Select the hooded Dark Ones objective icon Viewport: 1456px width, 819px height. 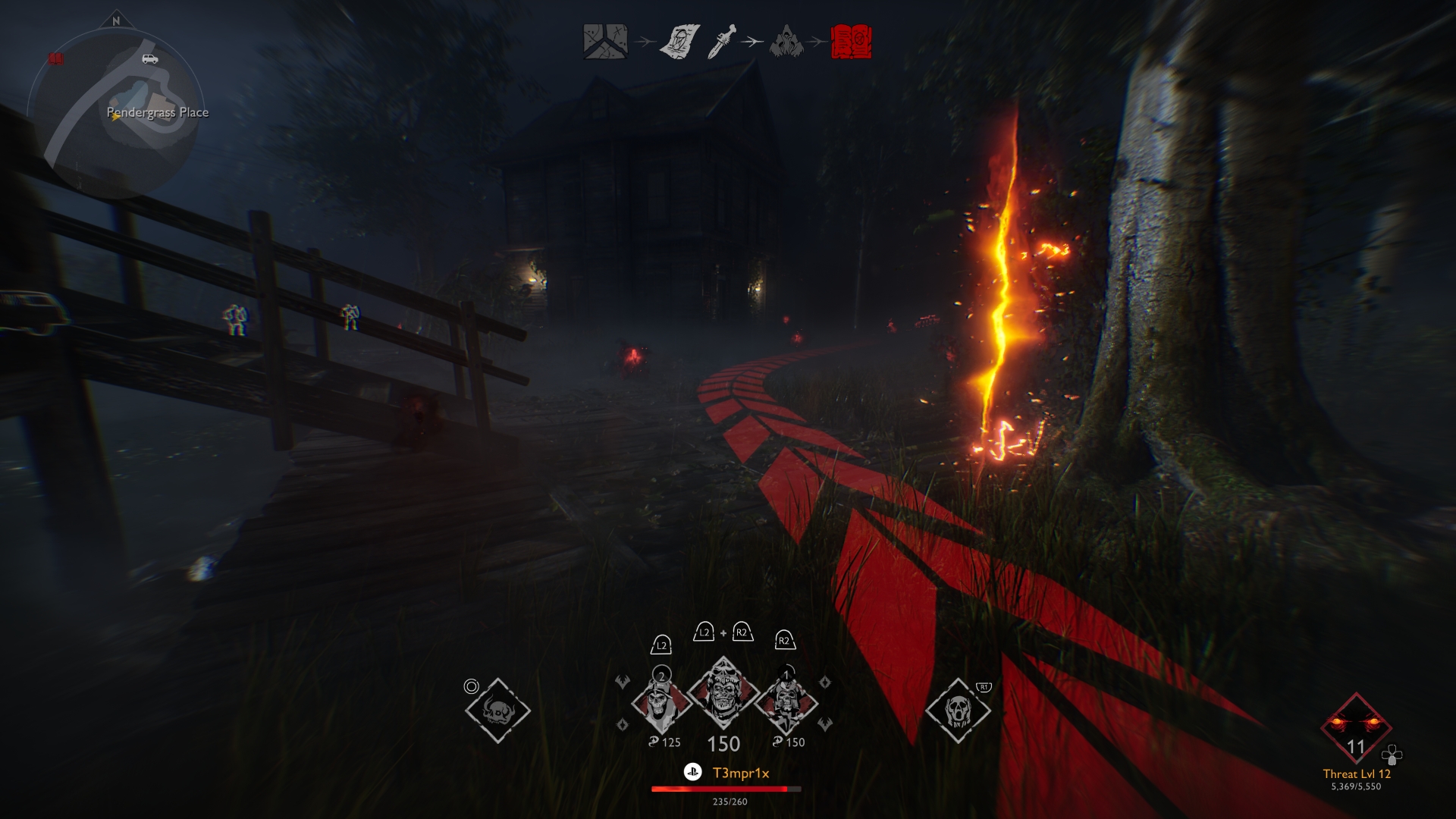pos(786,42)
